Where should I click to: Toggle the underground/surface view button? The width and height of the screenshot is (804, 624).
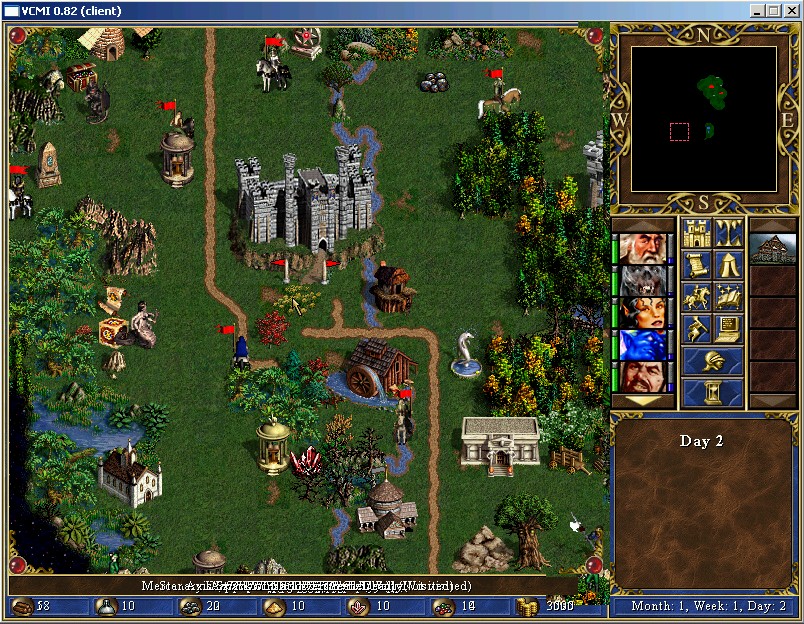(729, 234)
